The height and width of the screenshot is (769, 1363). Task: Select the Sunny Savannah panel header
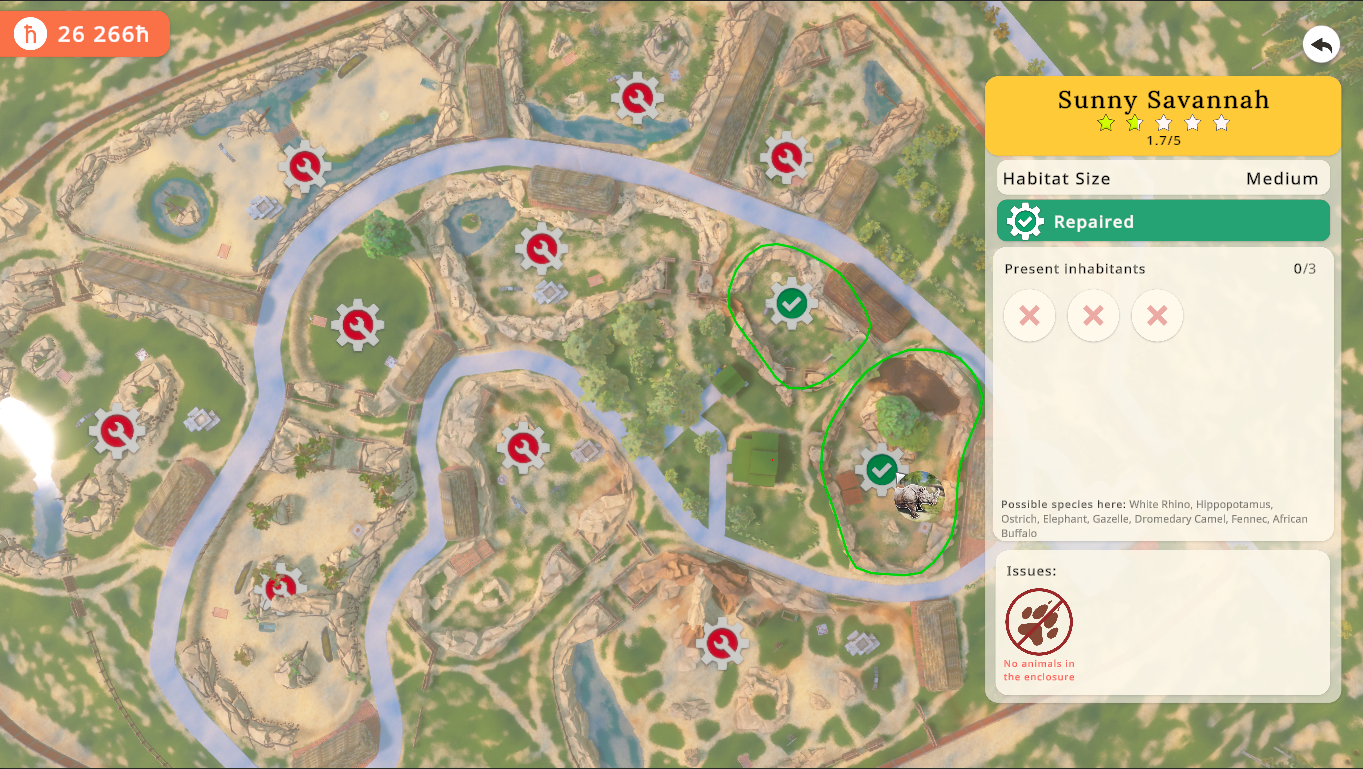tap(1163, 100)
